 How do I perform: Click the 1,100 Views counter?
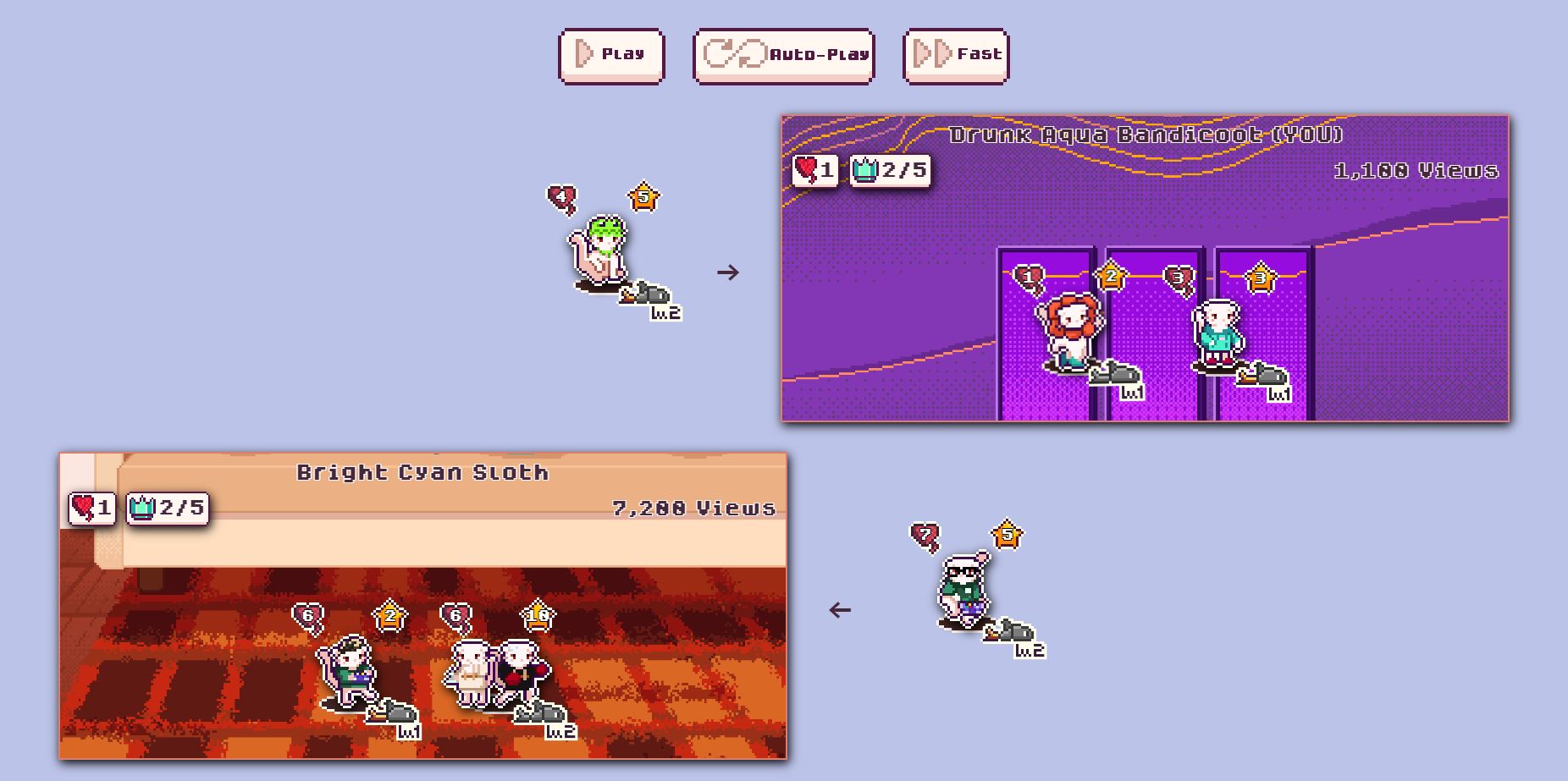1417,169
